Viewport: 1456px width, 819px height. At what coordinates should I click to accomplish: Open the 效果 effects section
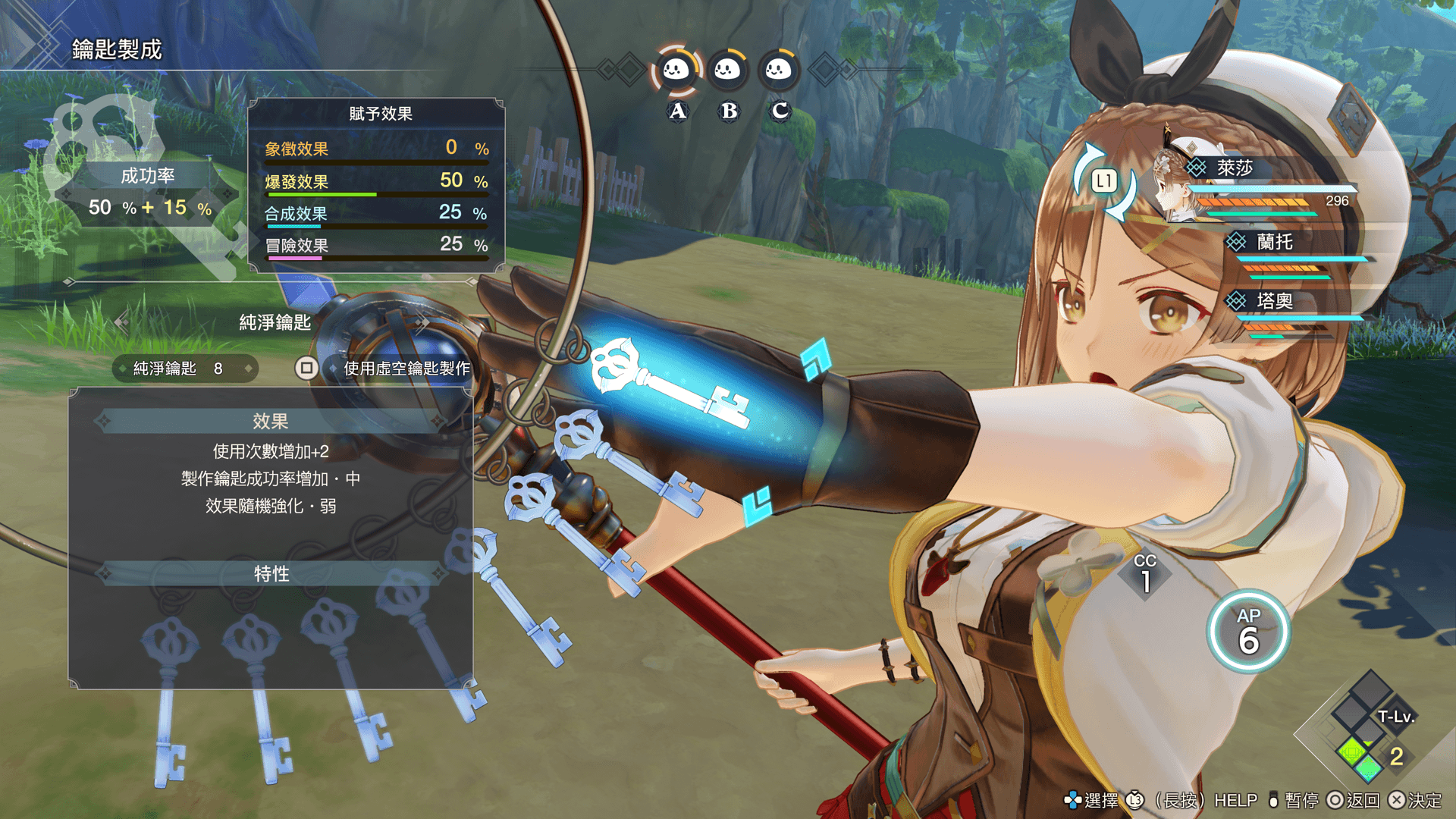[271, 422]
